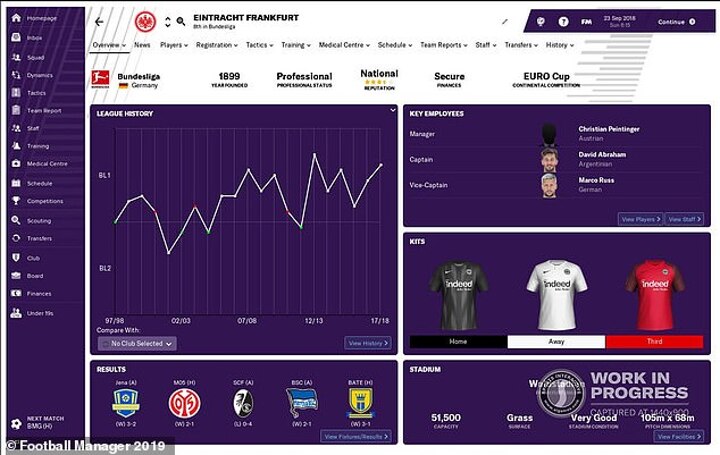Open the Medical Centre tab menu

click(x=342, y=45)
